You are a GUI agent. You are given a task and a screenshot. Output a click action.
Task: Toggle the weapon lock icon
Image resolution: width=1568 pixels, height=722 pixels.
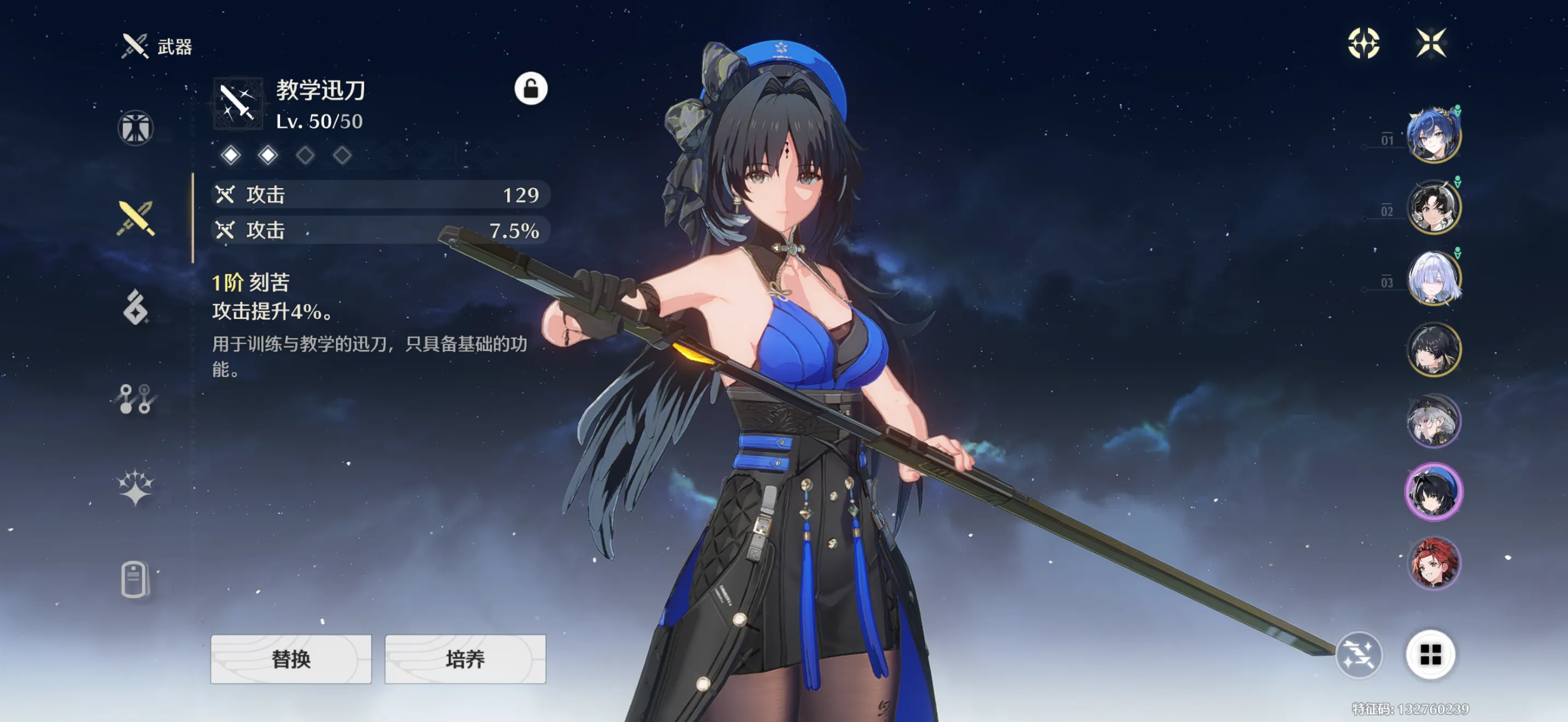click(x=531, y=89)
